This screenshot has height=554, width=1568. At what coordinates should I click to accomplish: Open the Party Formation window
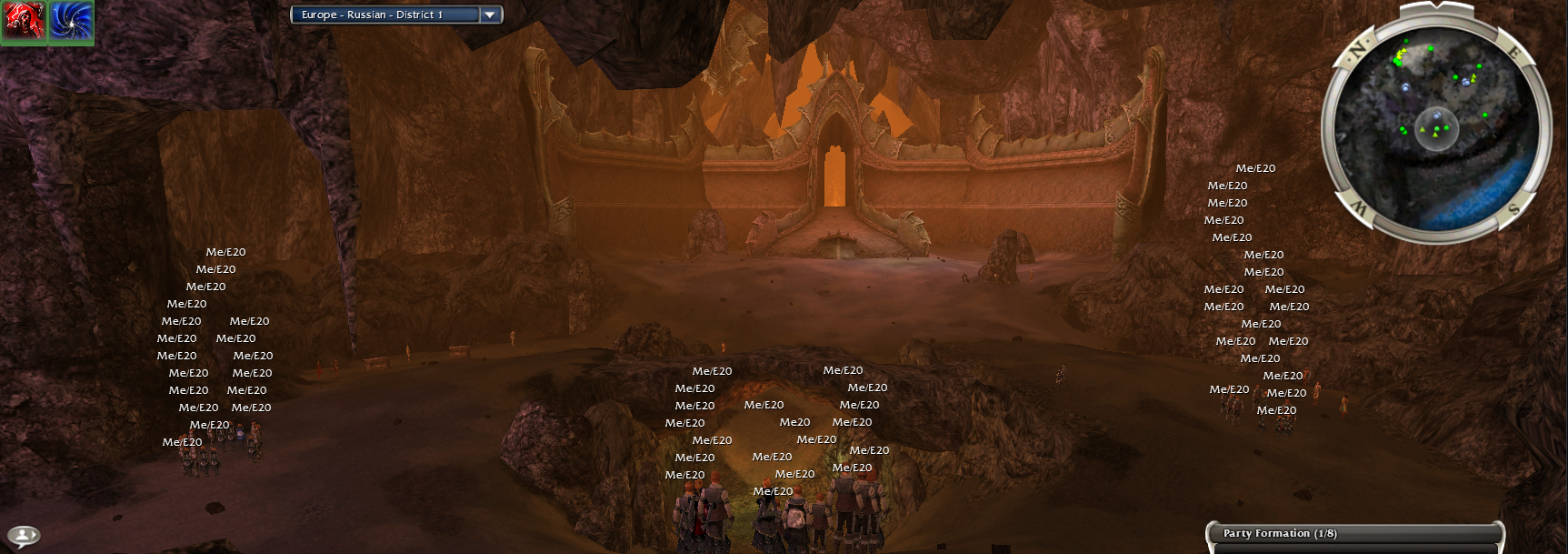[x=1354, y=534]
